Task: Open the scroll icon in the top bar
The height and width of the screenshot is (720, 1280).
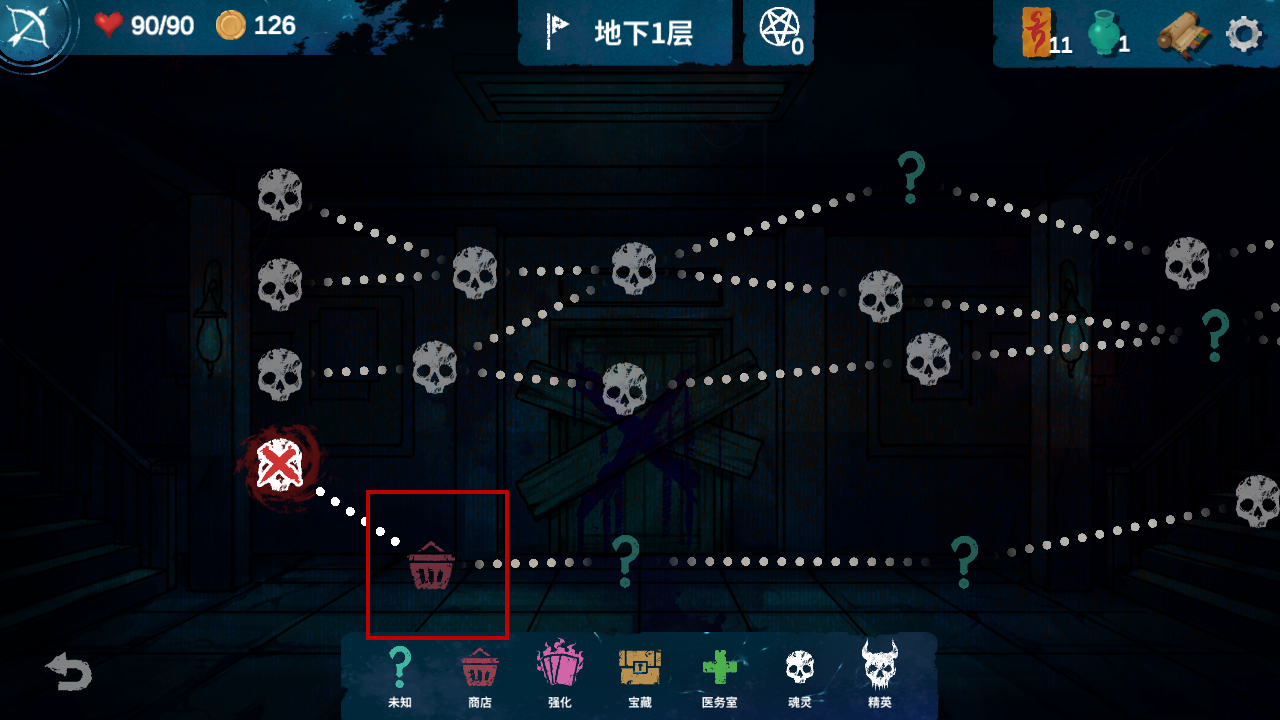Action: coord(1184,33)
